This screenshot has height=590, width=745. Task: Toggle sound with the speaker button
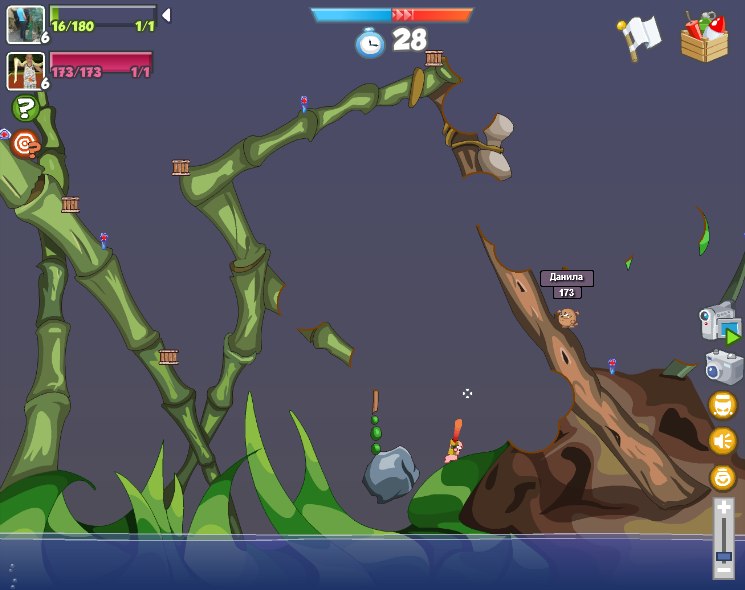tap(722, 440)
